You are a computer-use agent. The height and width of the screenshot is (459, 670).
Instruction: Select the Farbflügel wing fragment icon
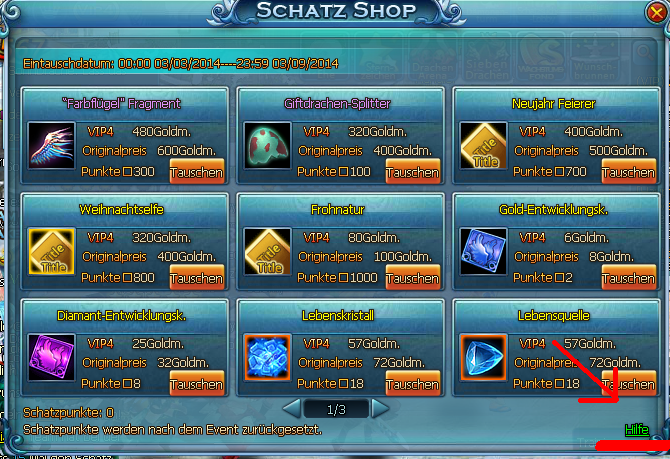(x=49, y=146)
